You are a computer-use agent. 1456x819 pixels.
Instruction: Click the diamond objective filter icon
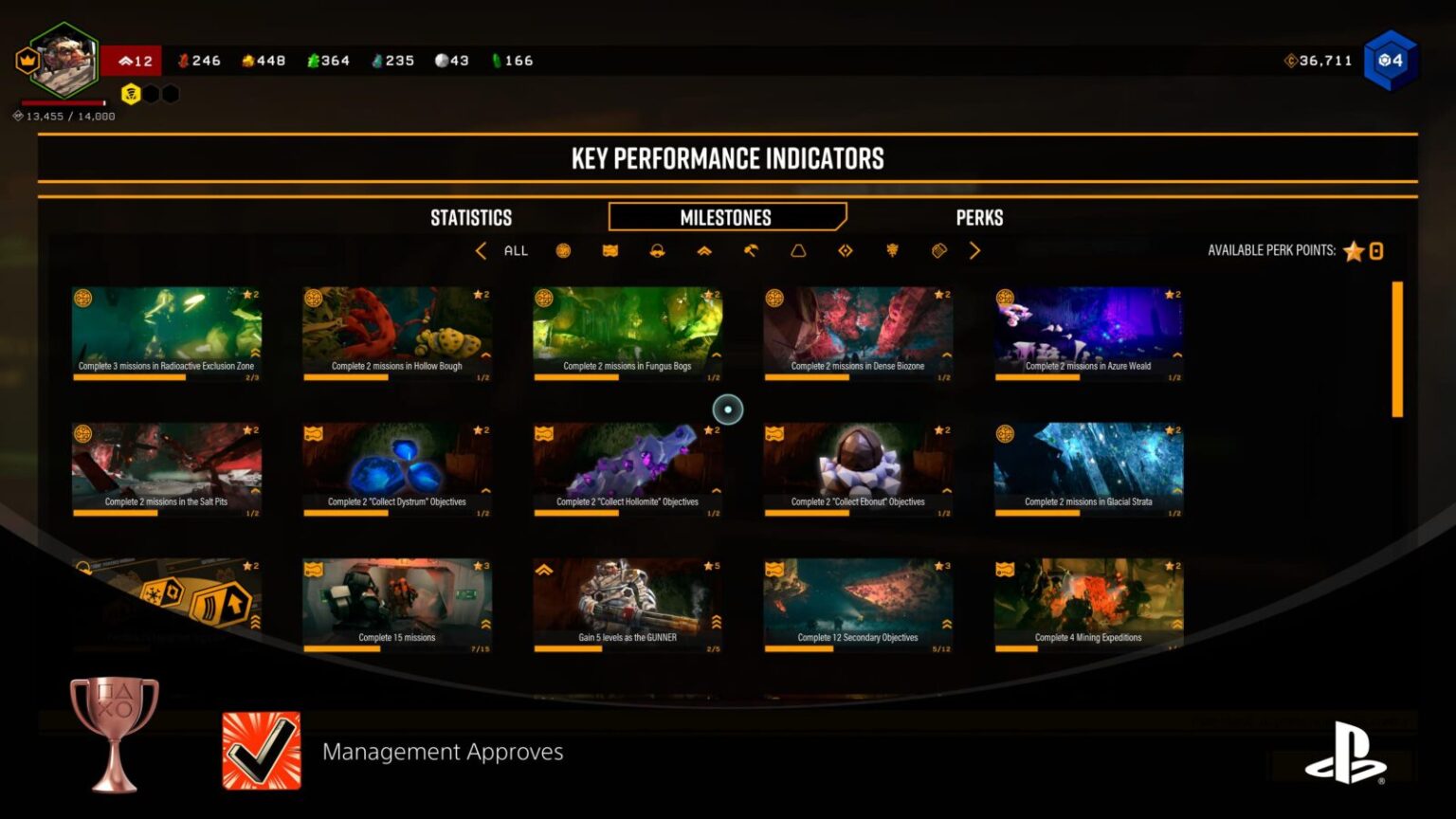[x=845, y=250]
